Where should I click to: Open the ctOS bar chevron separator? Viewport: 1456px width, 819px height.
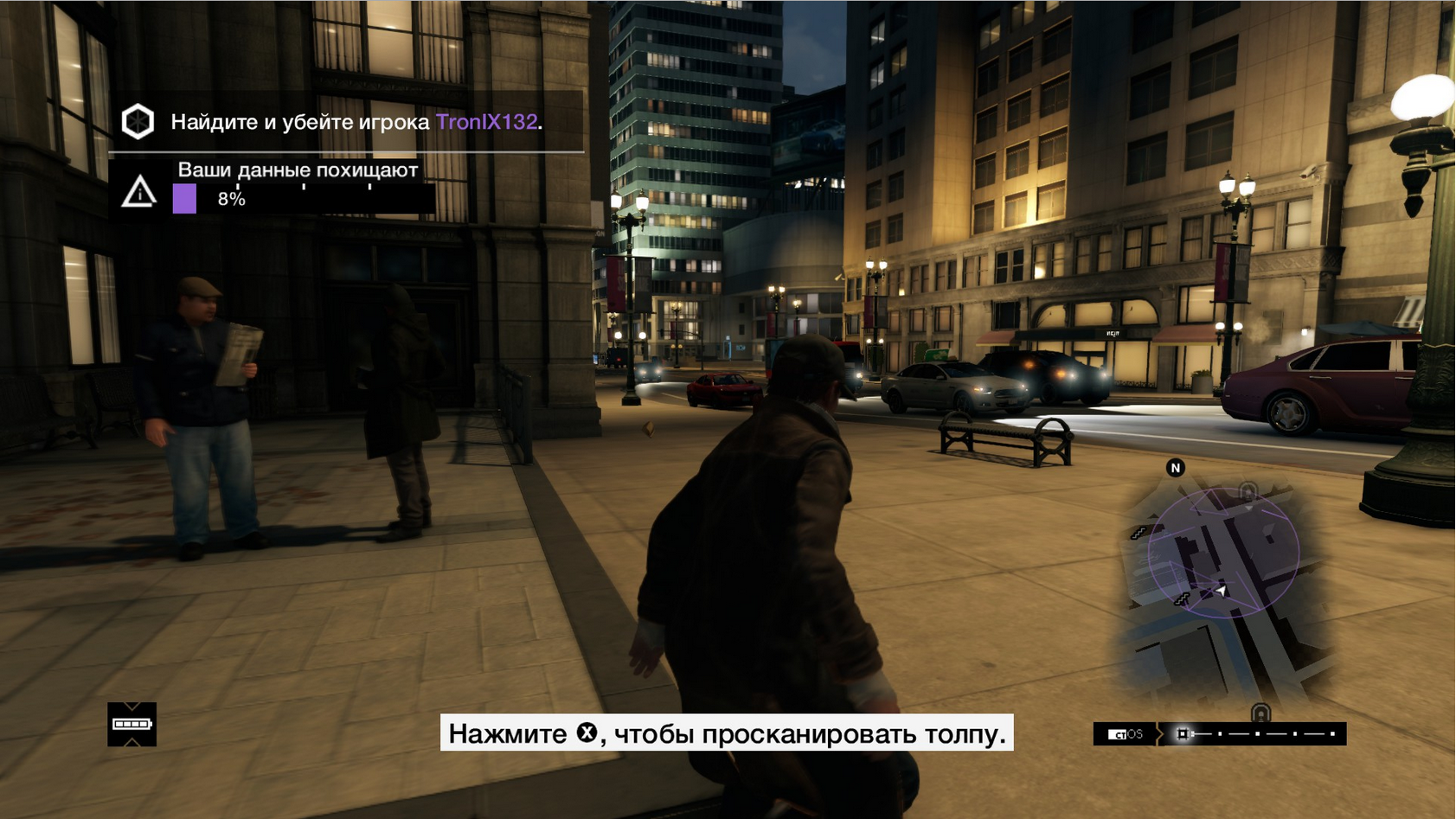[x=1160, y=734]
